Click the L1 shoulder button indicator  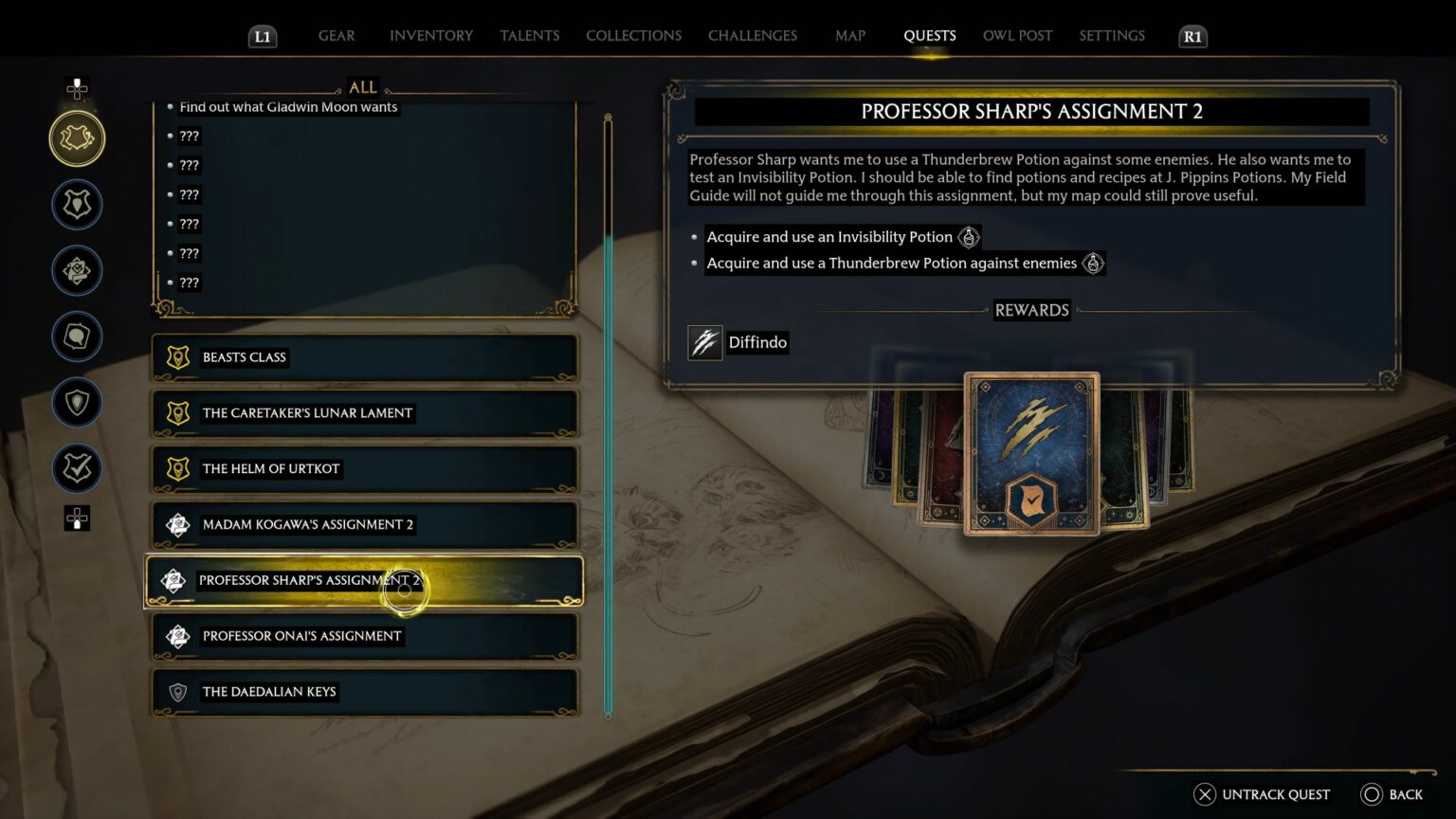pyautogui.click(x=262, y=36)
